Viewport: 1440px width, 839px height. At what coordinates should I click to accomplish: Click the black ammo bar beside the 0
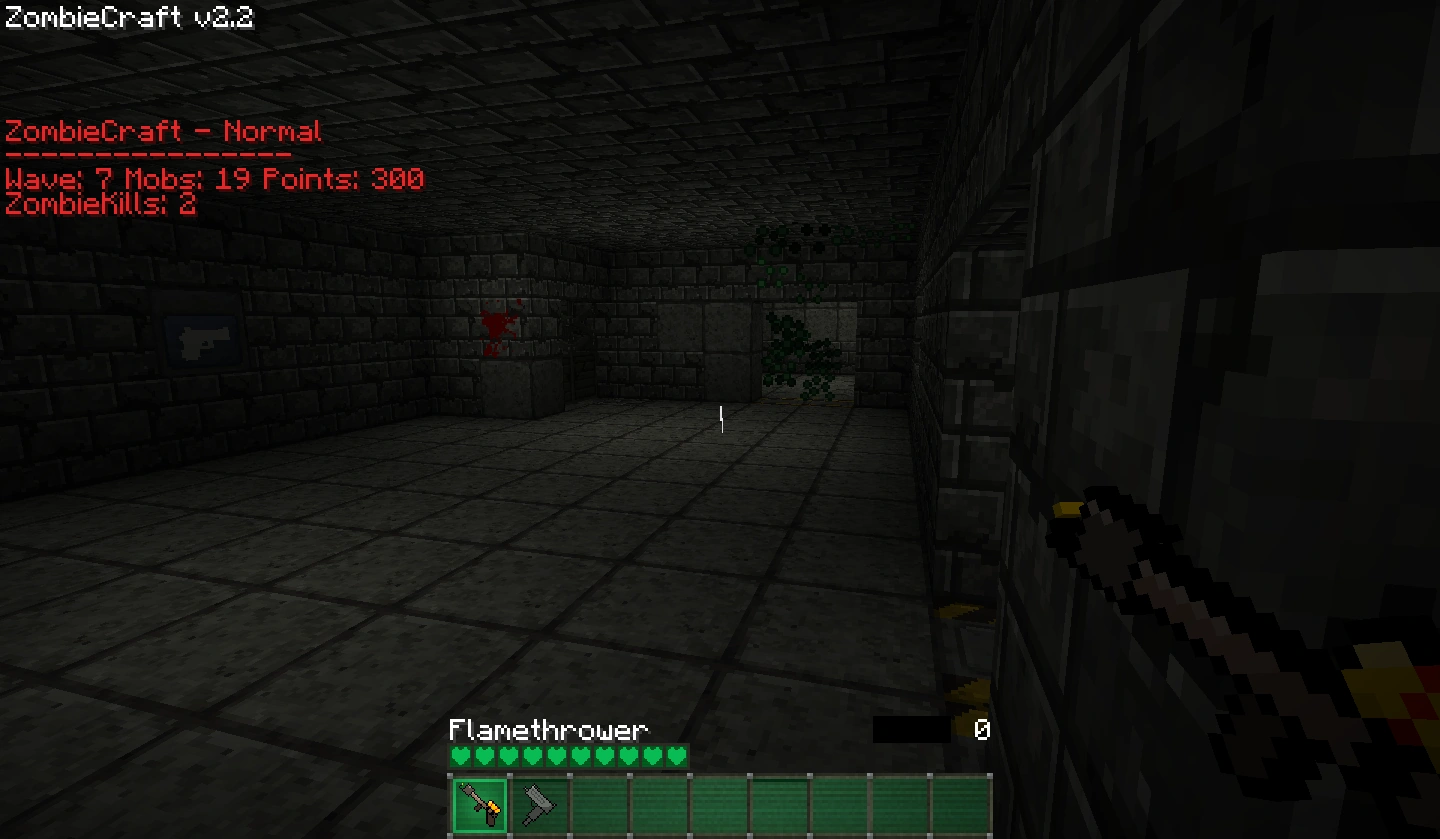point(912,729)
